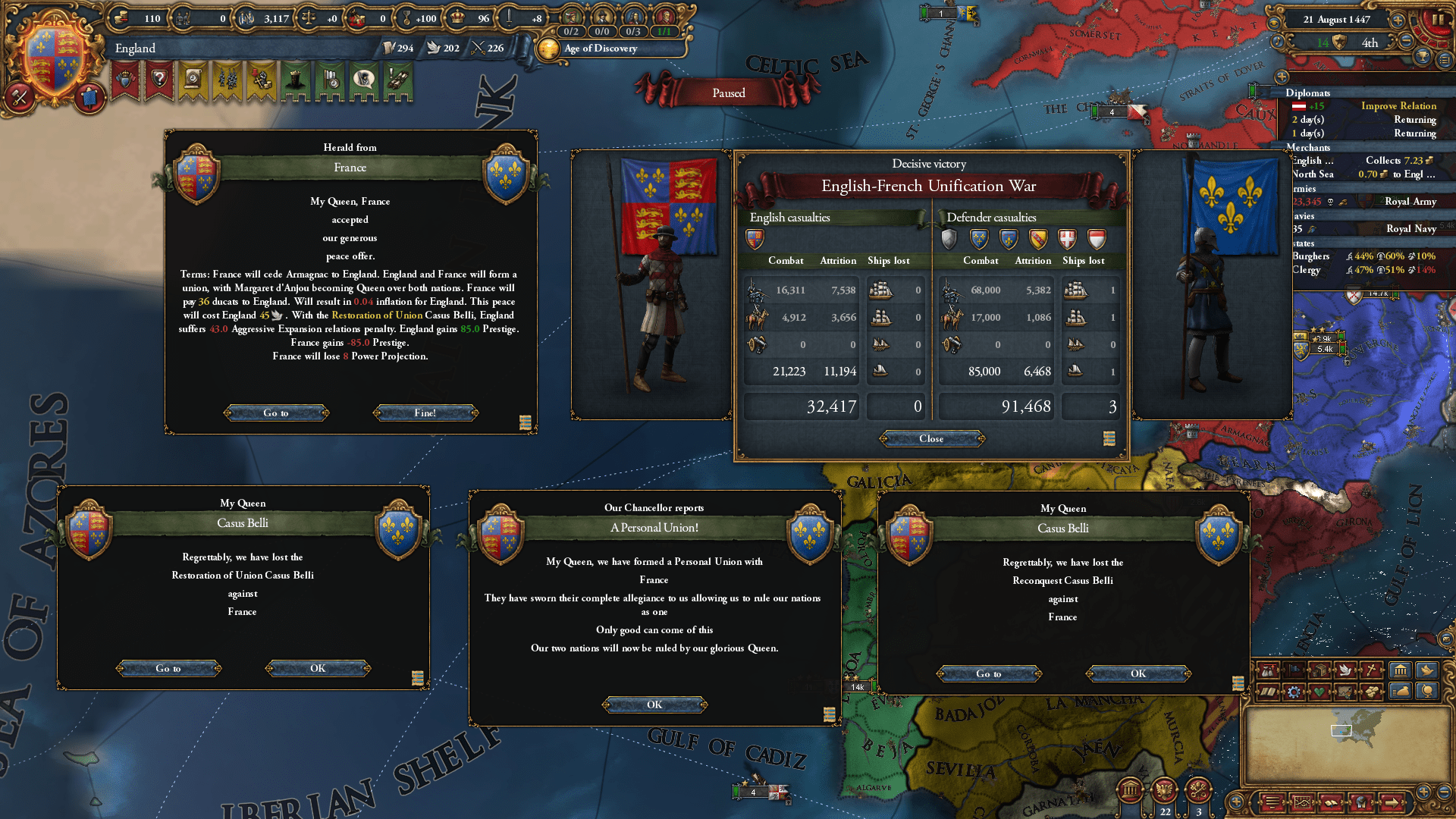This screenshot has height=819, width=1456.
Task: Click Fine! to accept France's peace offer
Action: click(x=425, y=413)
